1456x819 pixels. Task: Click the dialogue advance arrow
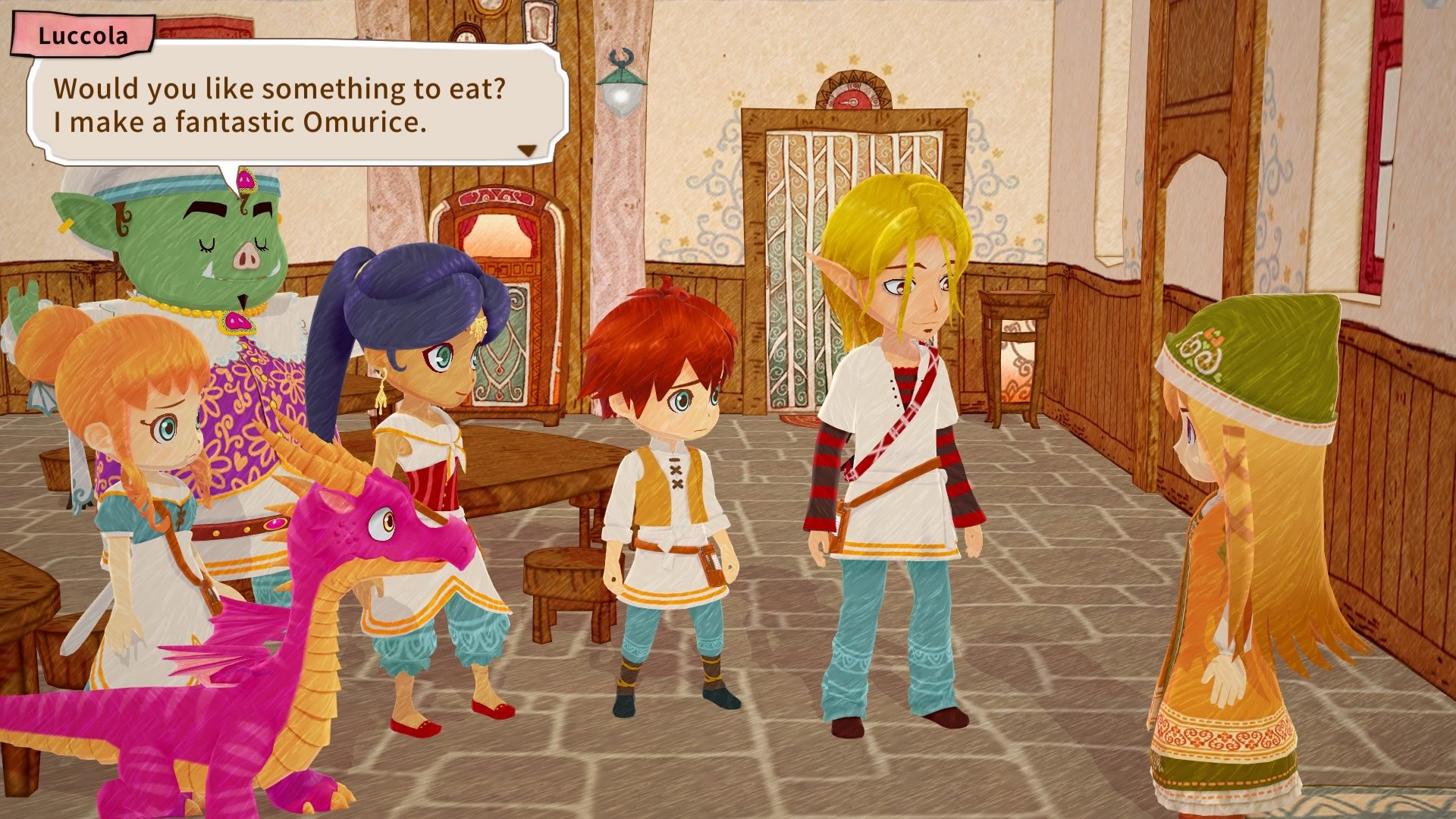tap(529, 149)
